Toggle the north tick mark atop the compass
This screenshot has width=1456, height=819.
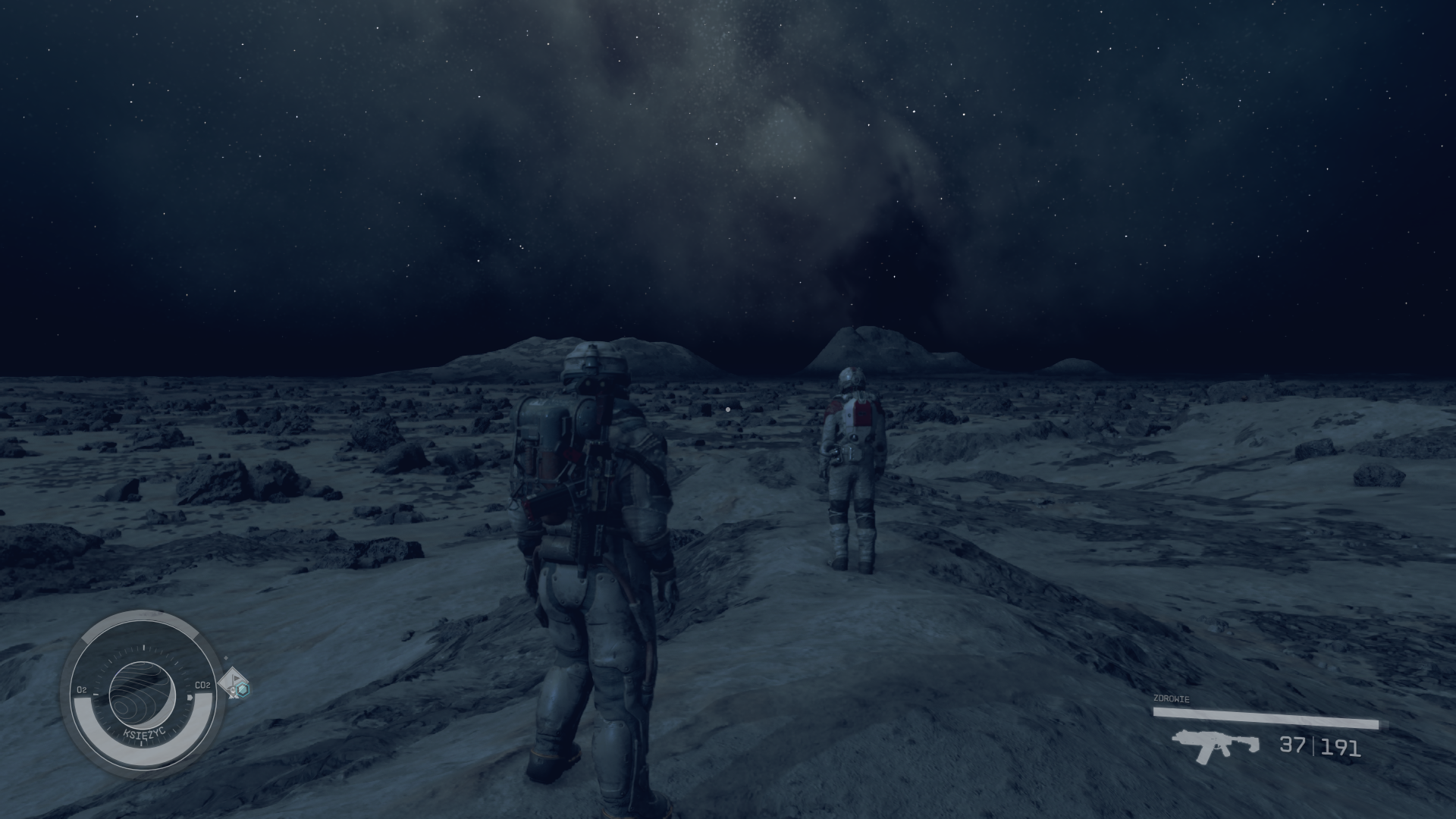point(144,646)
